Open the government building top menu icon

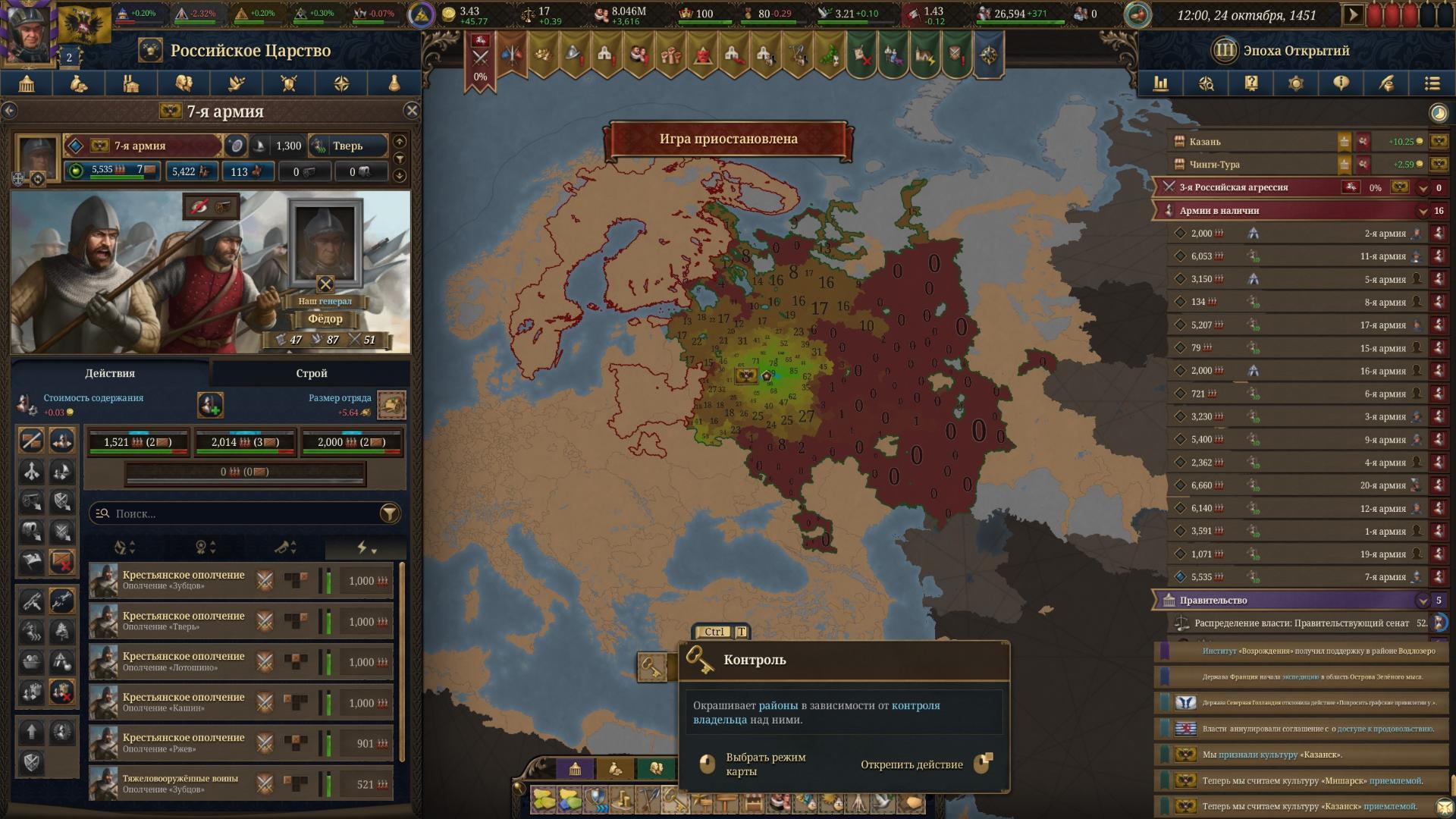click(x=27, y=83)
